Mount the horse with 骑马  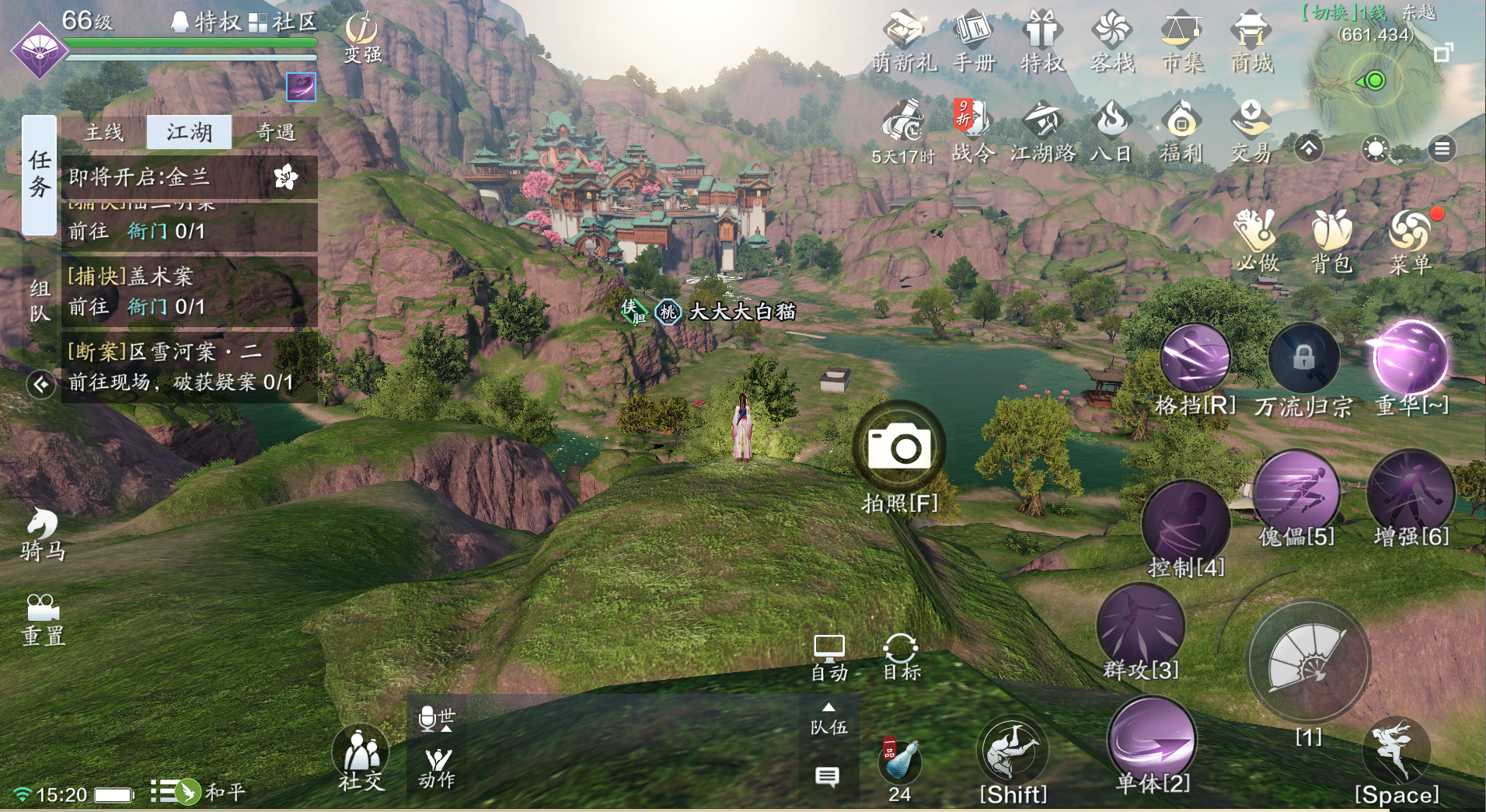pos(43,534)
